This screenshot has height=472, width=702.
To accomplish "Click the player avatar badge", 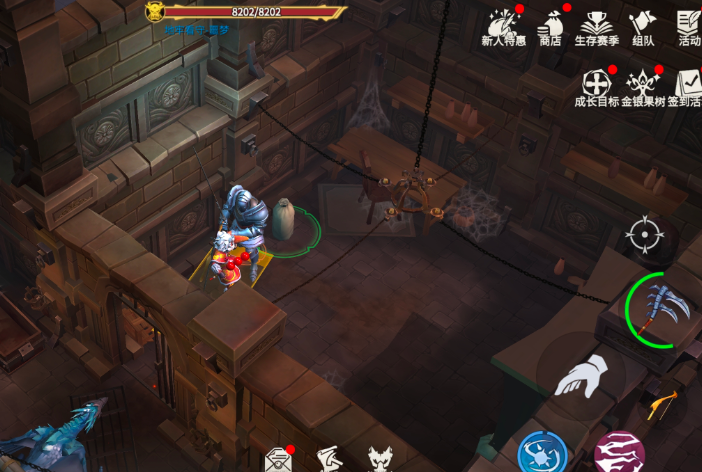I will coord(154,12).
